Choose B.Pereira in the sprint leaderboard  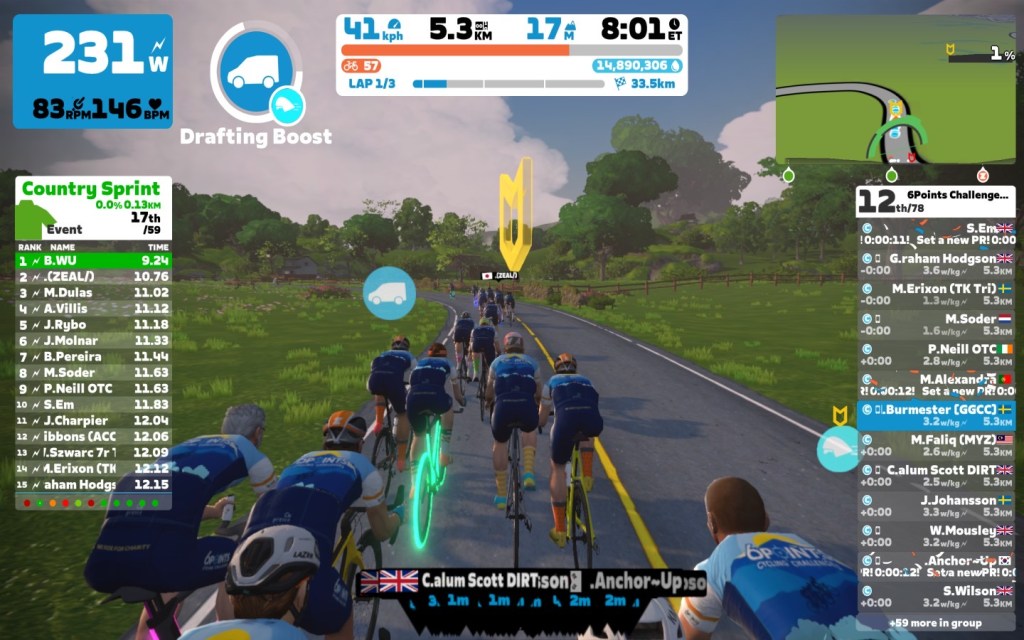point(93,356)
